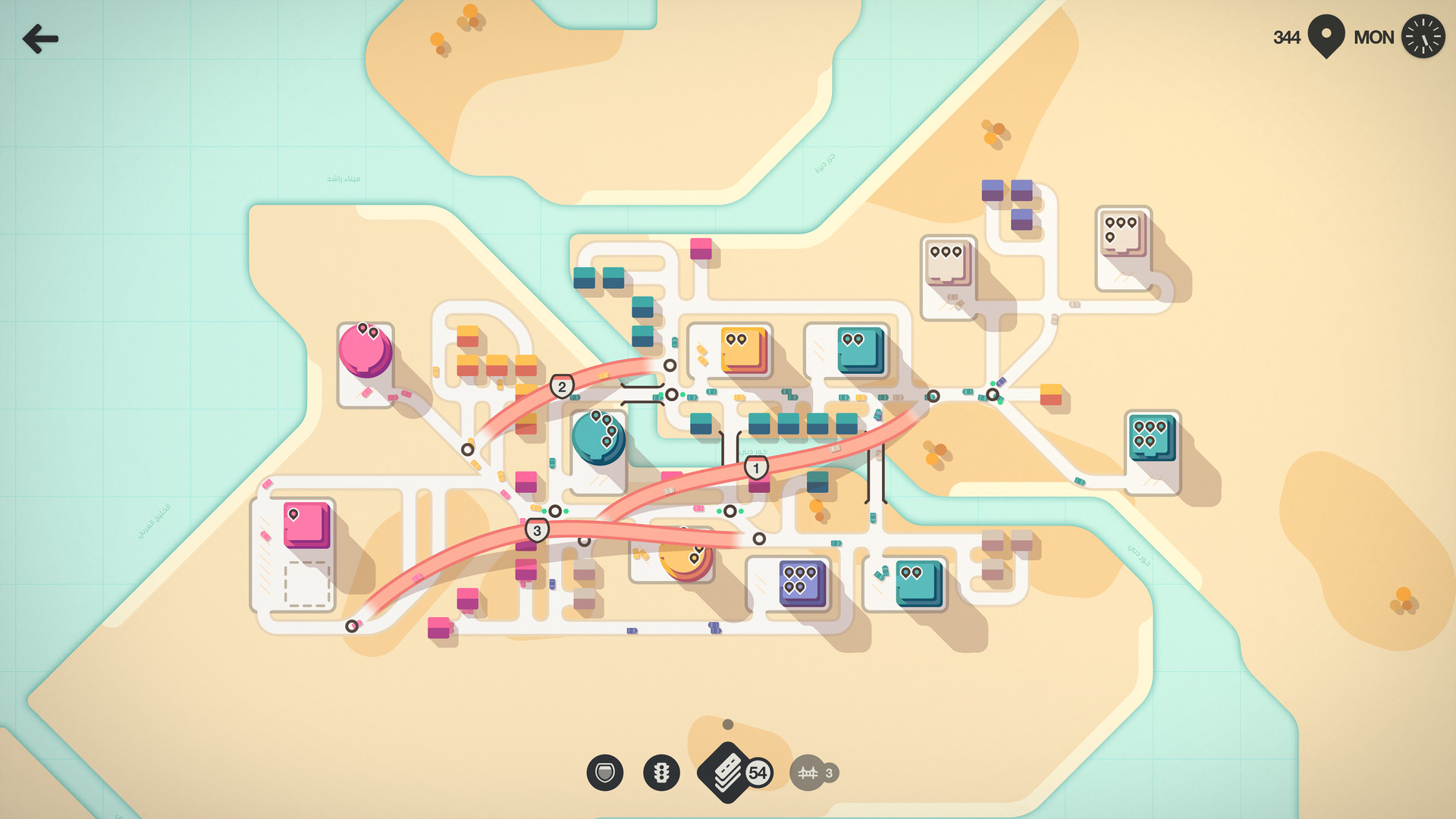Select the bridge icon showing 3 remaining
This screenshot has width=1456, height=819.
[x=809, y=772]
